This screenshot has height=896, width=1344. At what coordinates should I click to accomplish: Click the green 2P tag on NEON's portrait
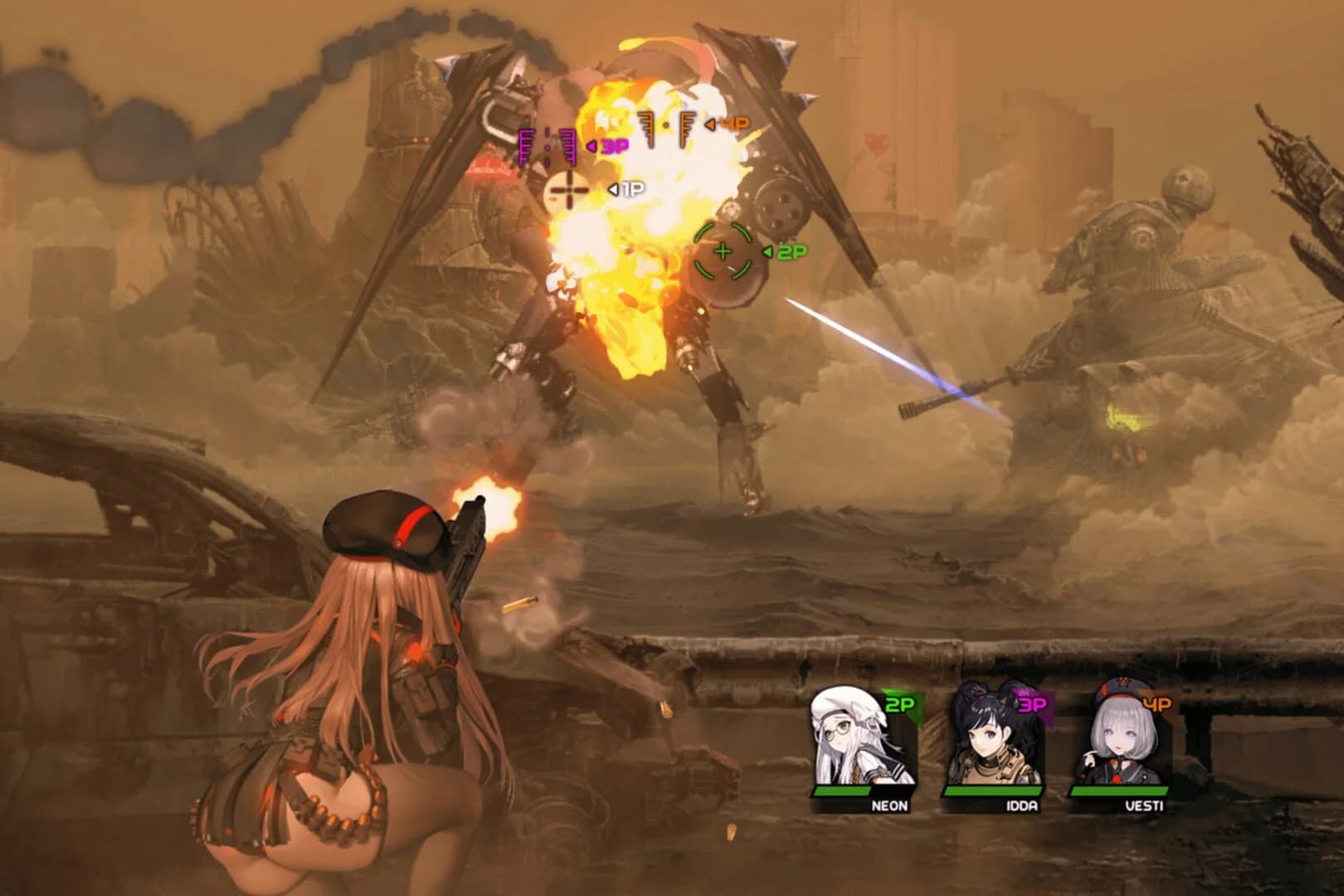(898, 701)
